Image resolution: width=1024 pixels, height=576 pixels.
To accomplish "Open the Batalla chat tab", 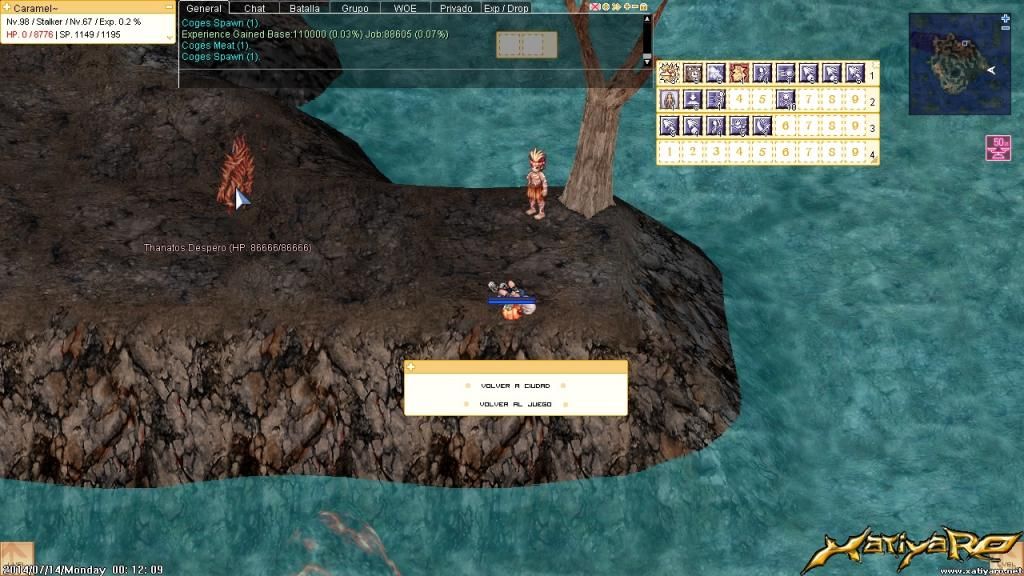I will 304,8.
